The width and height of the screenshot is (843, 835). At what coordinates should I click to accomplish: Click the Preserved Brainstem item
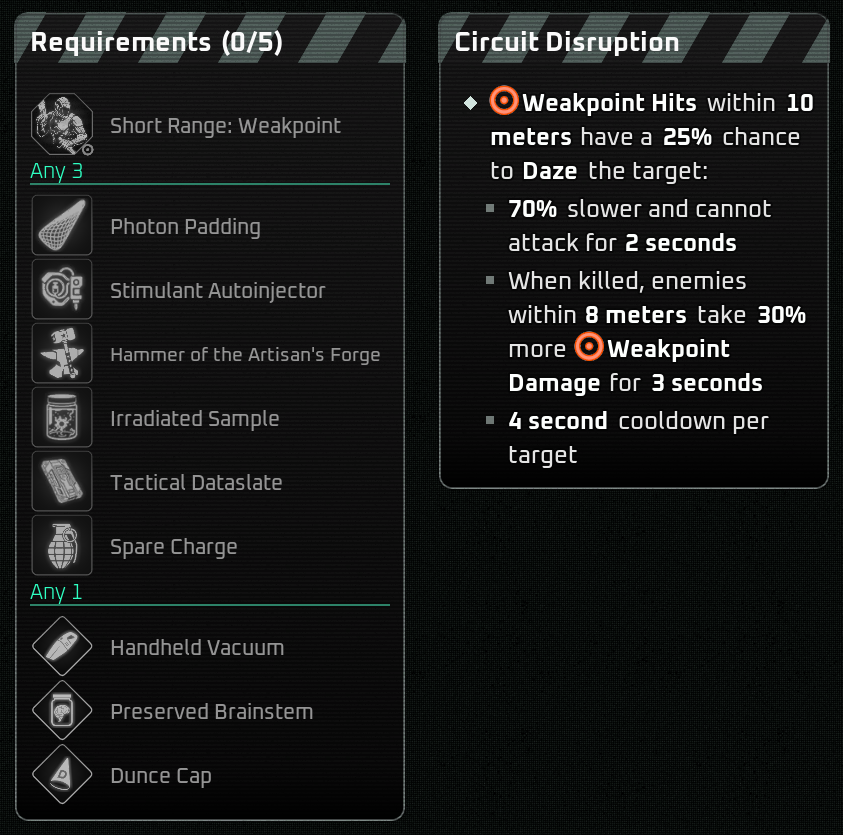point(62,711)
